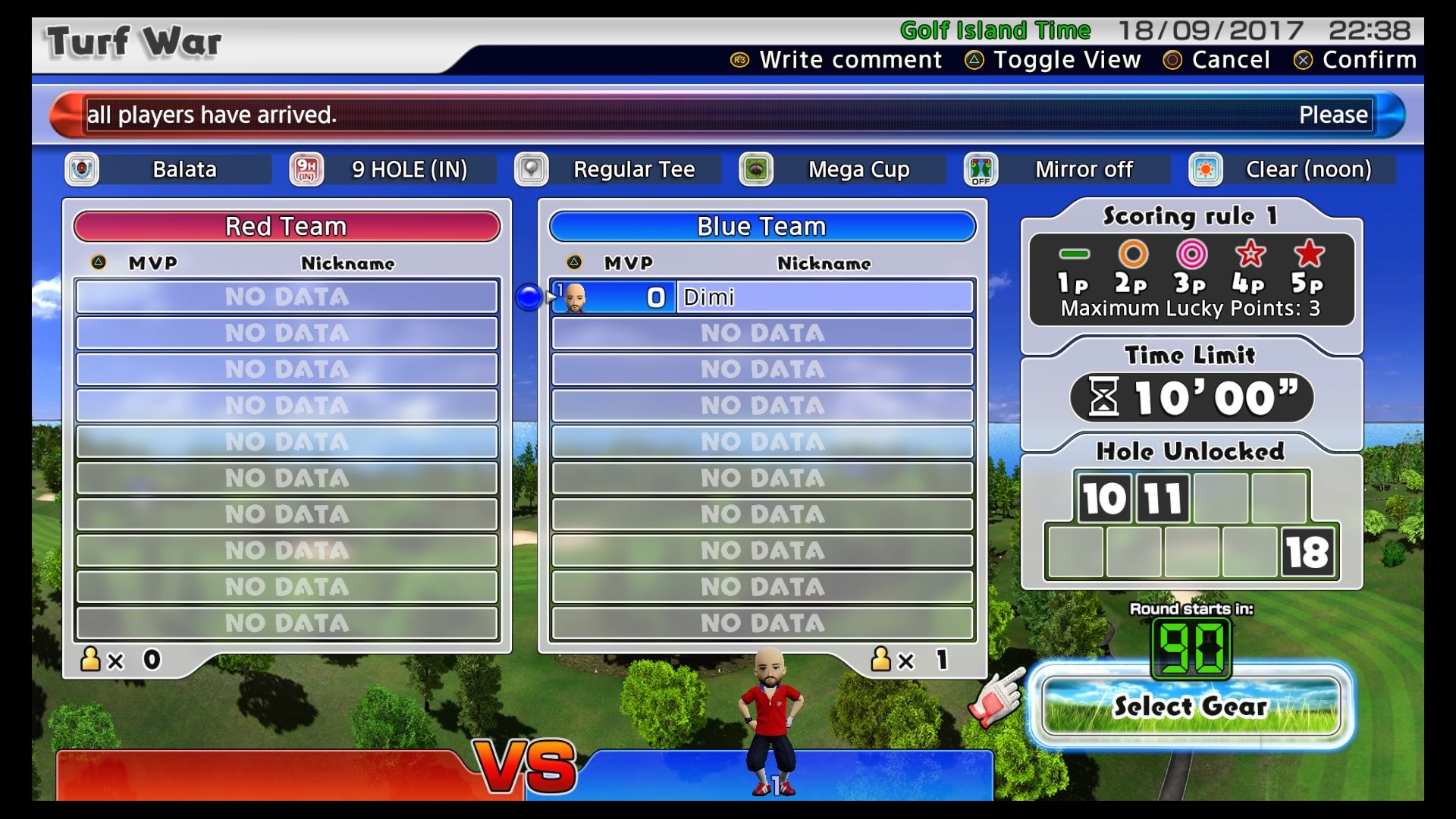Click the 9 HOLE (IN) course icon
Viewport: 1456px width, 819px height.
tap(306, 169)
